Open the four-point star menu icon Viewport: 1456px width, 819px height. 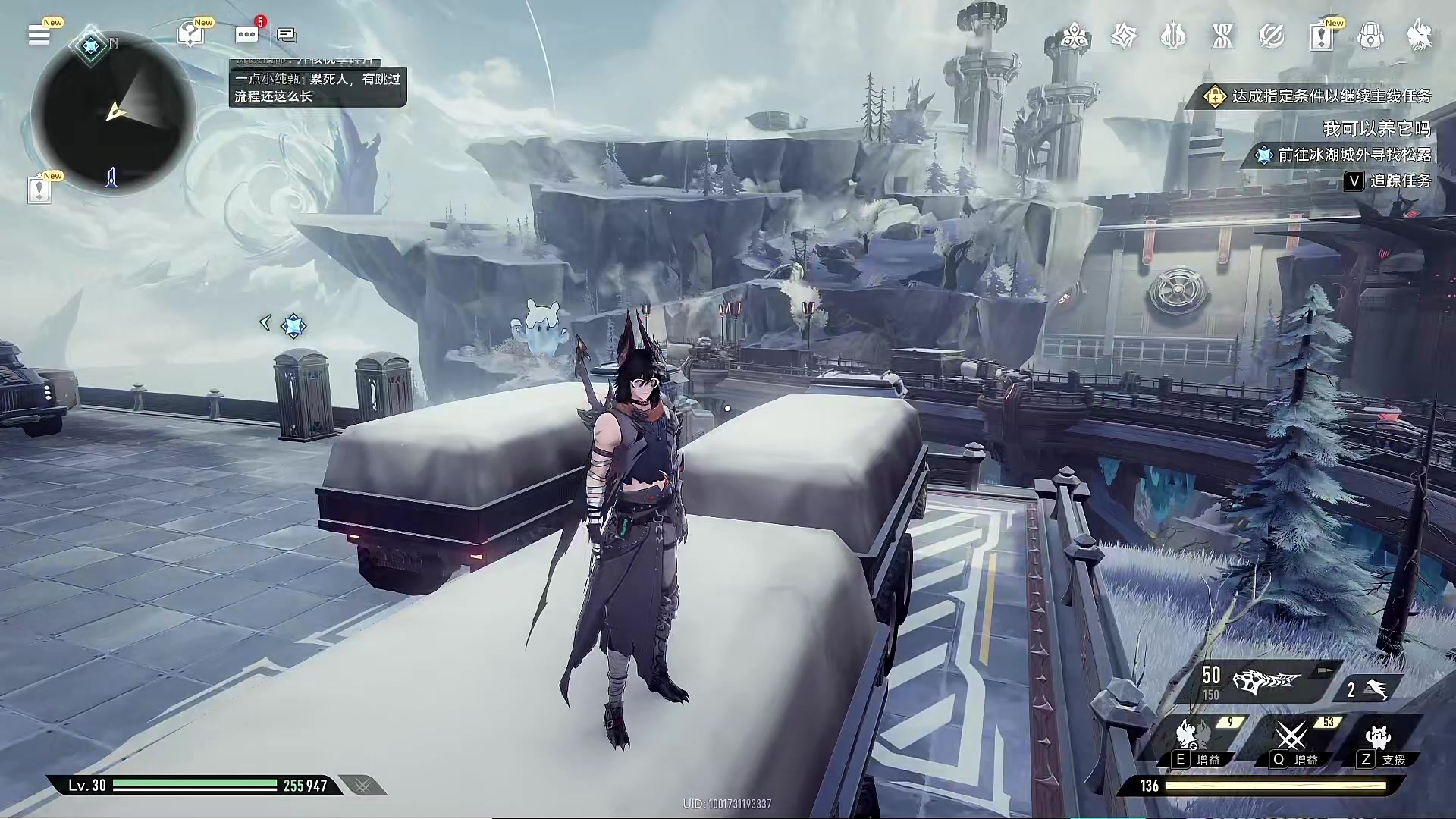tap(1124, 36)
